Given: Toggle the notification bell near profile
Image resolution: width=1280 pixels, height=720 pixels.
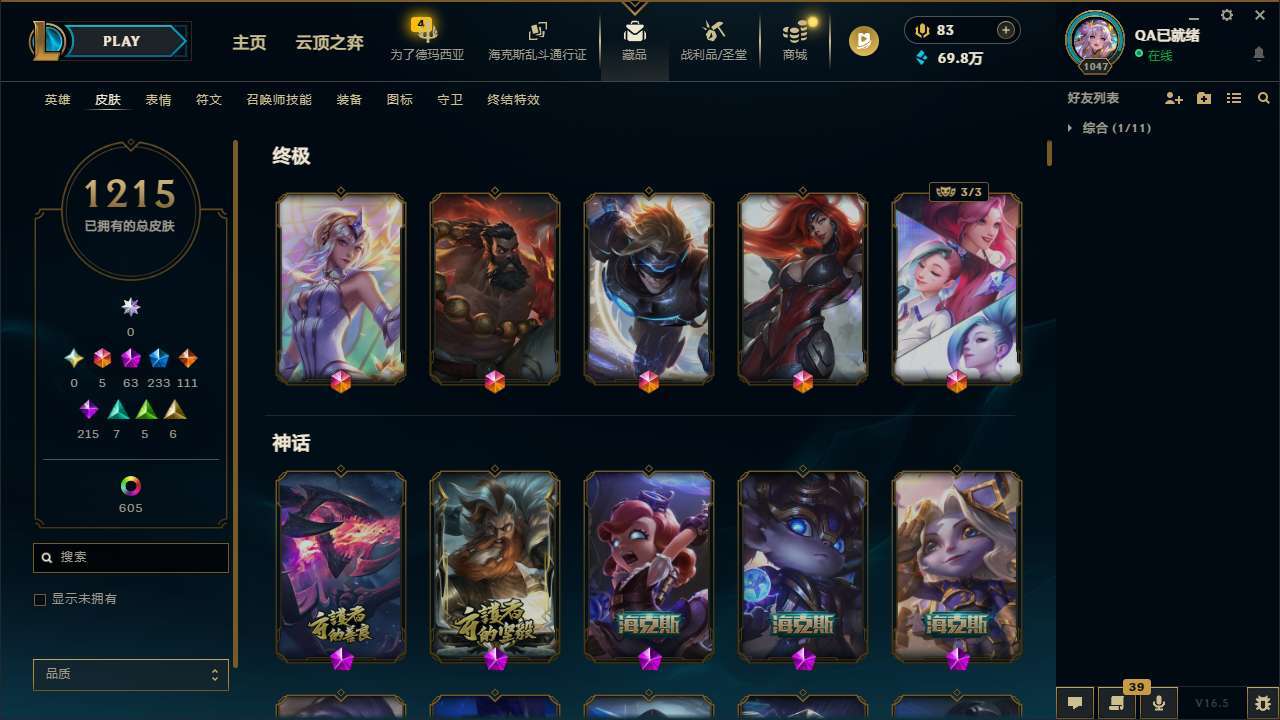Looking at the screenshot, I should (1258, 53).
